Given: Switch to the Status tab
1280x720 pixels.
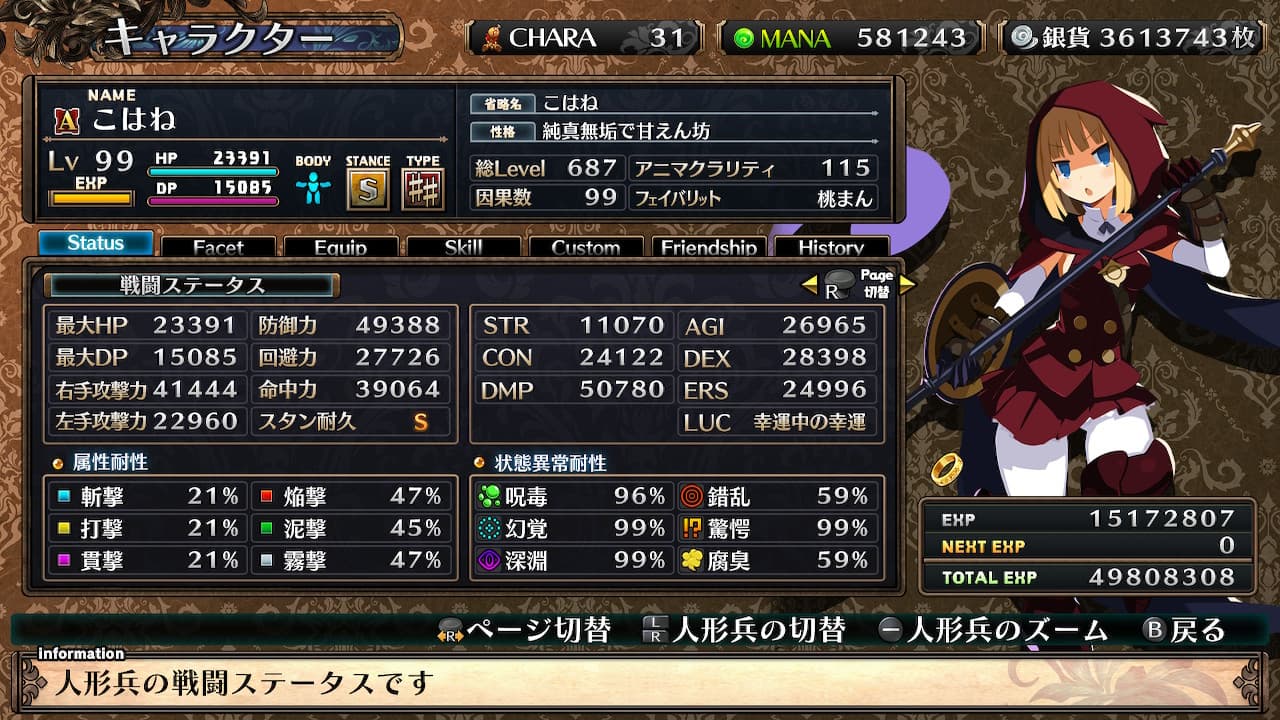Looking at the screenshot, I should pyautogui.click(x=96, y=243).
